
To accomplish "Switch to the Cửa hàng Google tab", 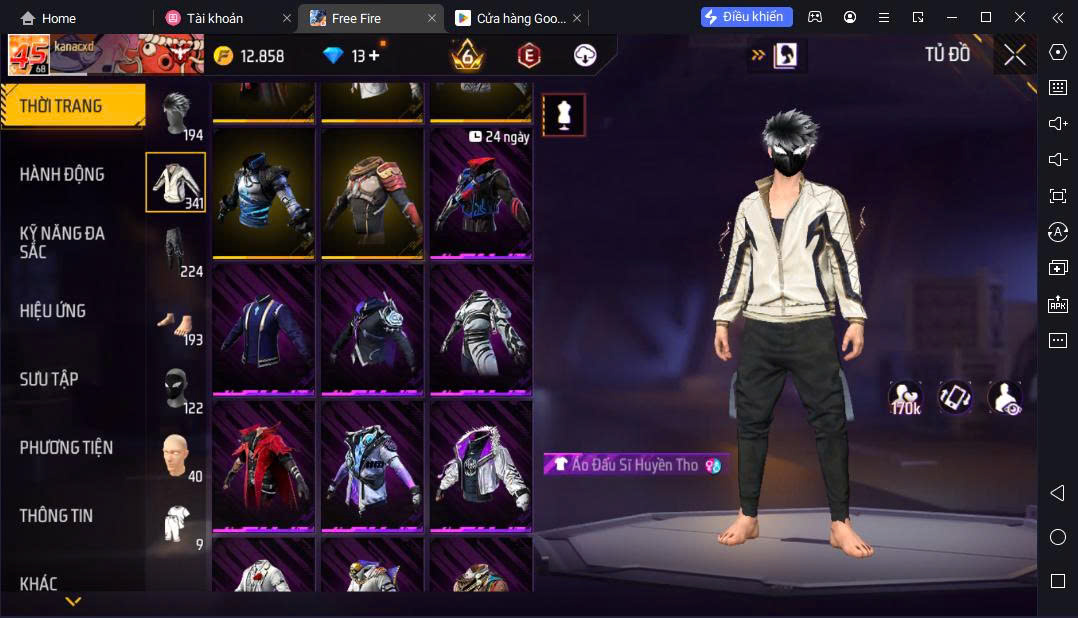I will coord(512,18).
